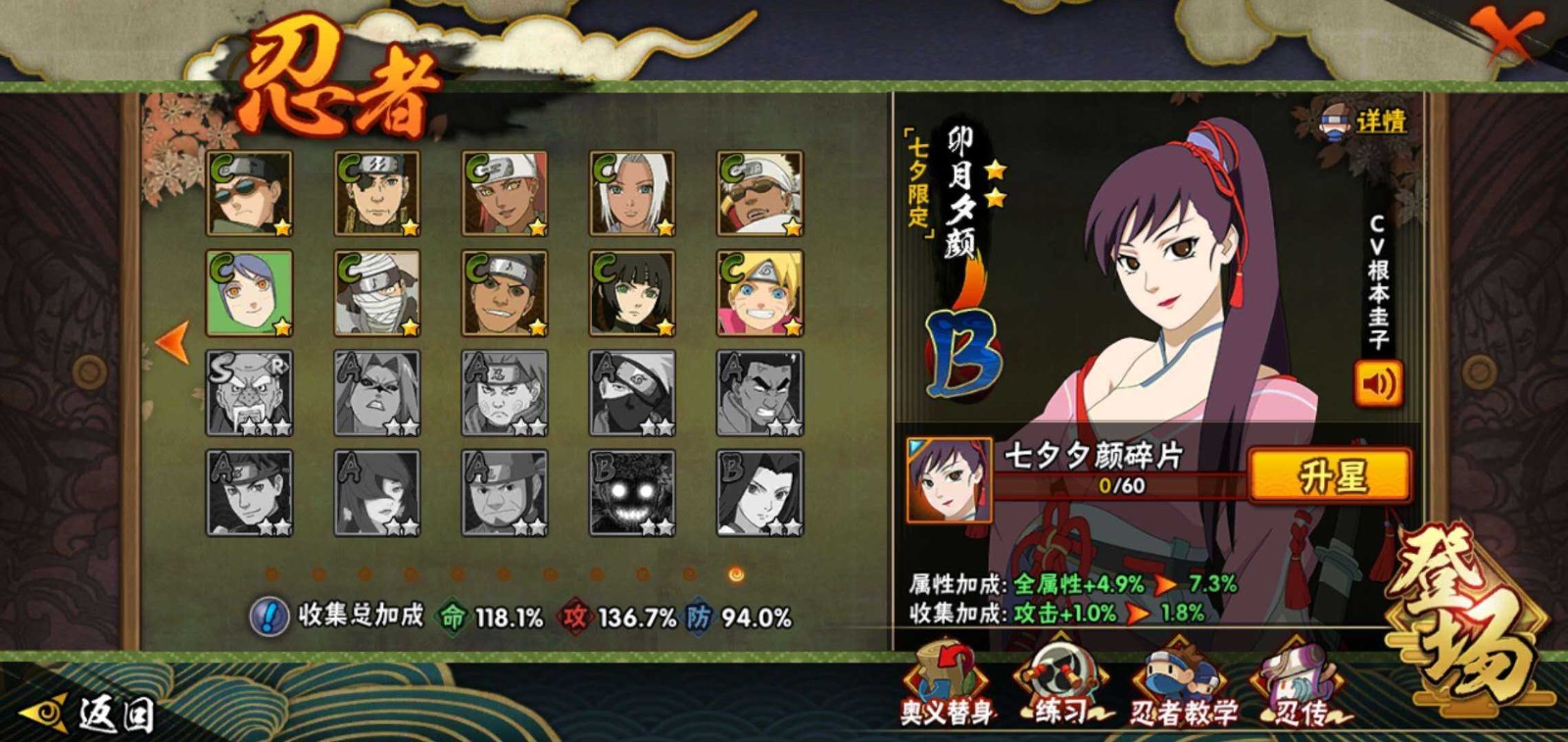This screenshot has height=742, width=1568.
Task: Choose the sunglasses ninja portrait
Action: 249,193
